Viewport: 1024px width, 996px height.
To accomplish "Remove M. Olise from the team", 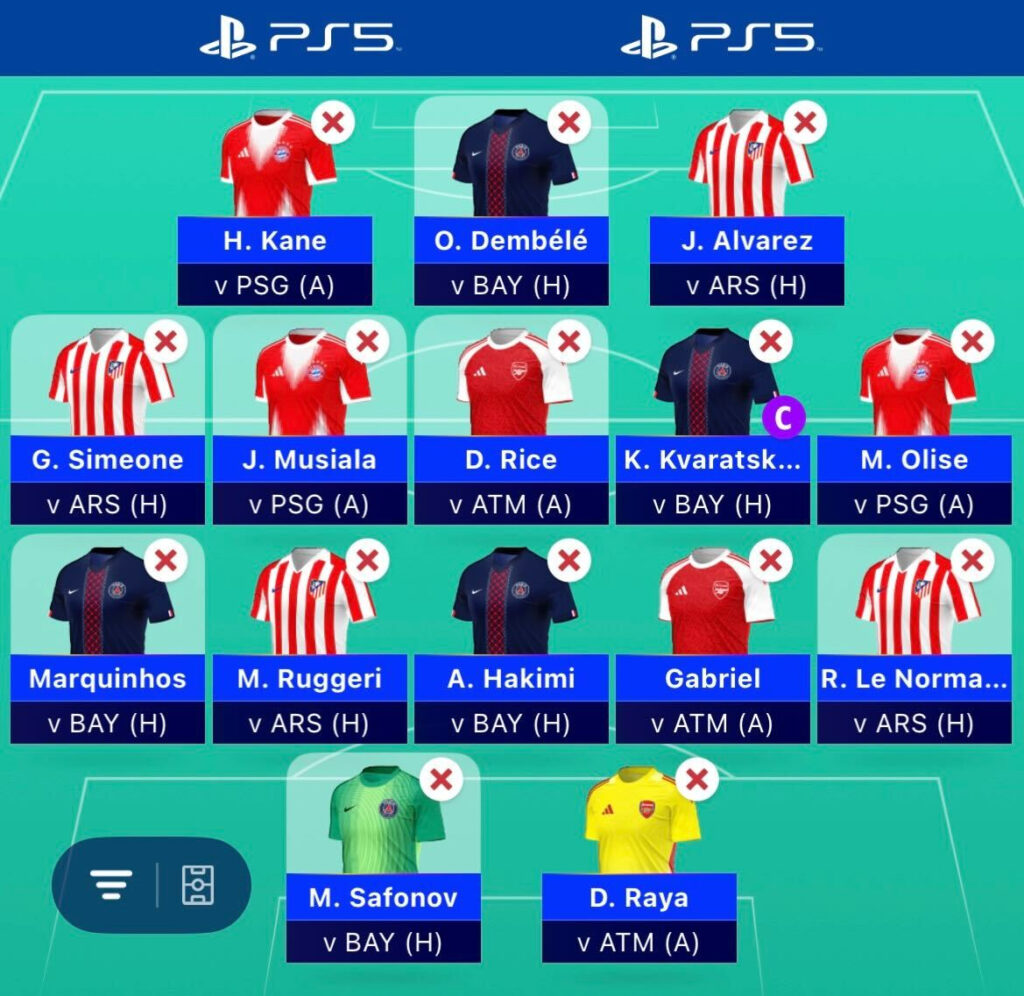I will tap(971, 343).
